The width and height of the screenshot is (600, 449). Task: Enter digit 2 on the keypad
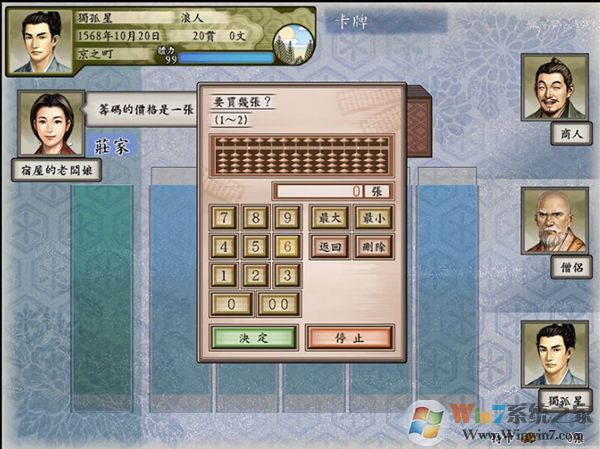pos(257,275)
